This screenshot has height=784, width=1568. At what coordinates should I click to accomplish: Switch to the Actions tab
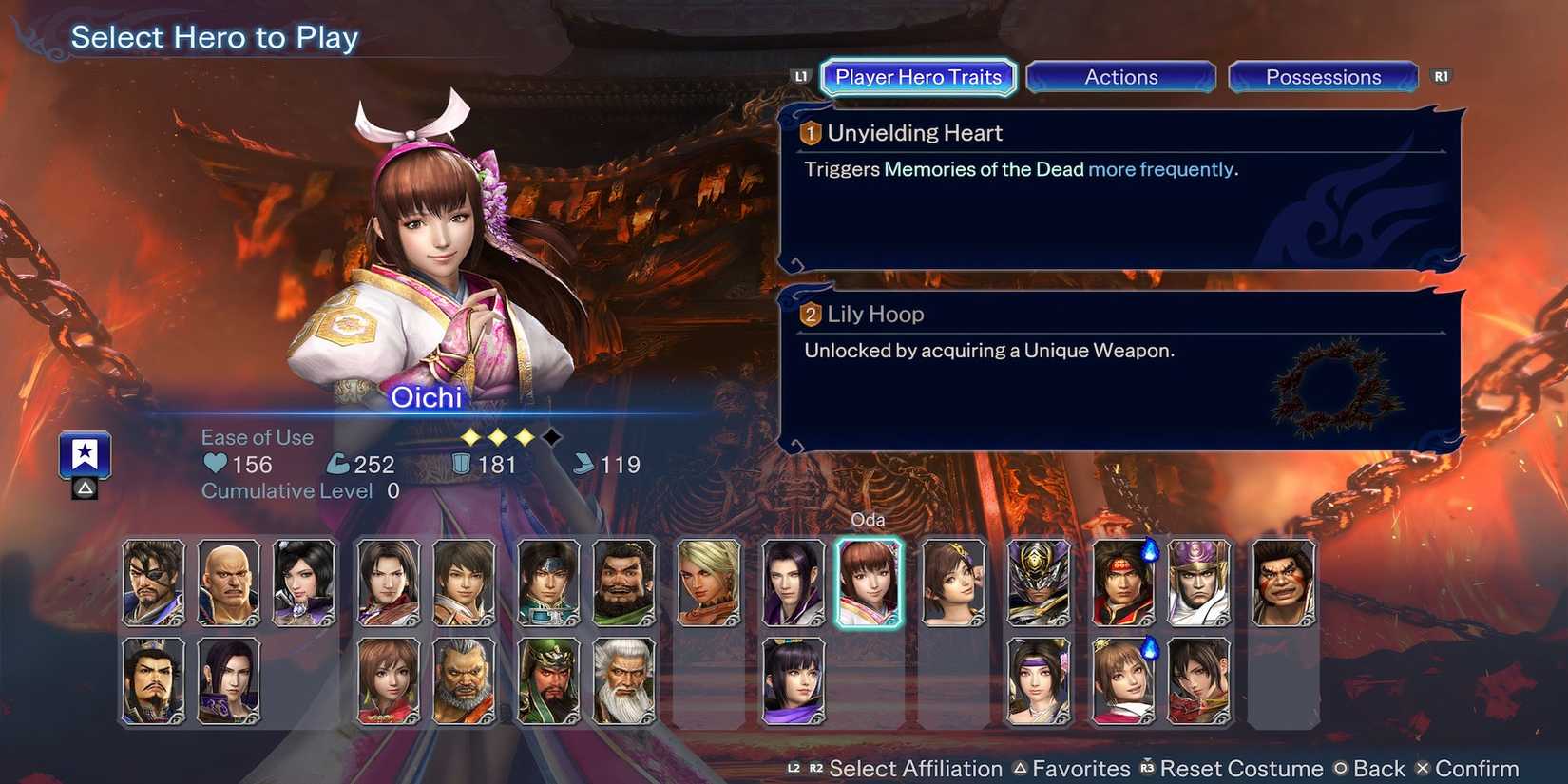pyautogui.click(x=1120, y=77)
